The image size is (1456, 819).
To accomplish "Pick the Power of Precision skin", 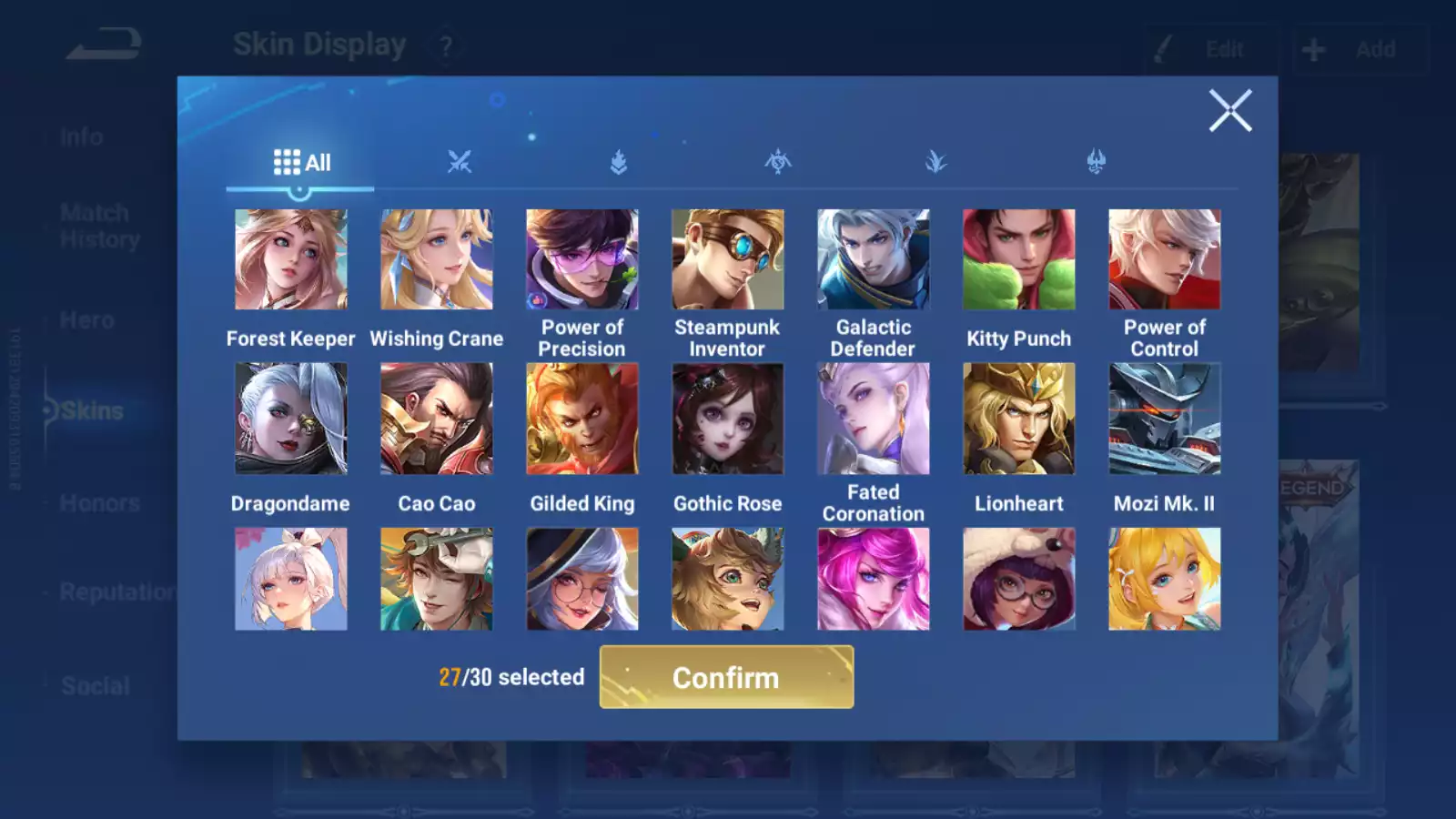I will coord(582,260).
